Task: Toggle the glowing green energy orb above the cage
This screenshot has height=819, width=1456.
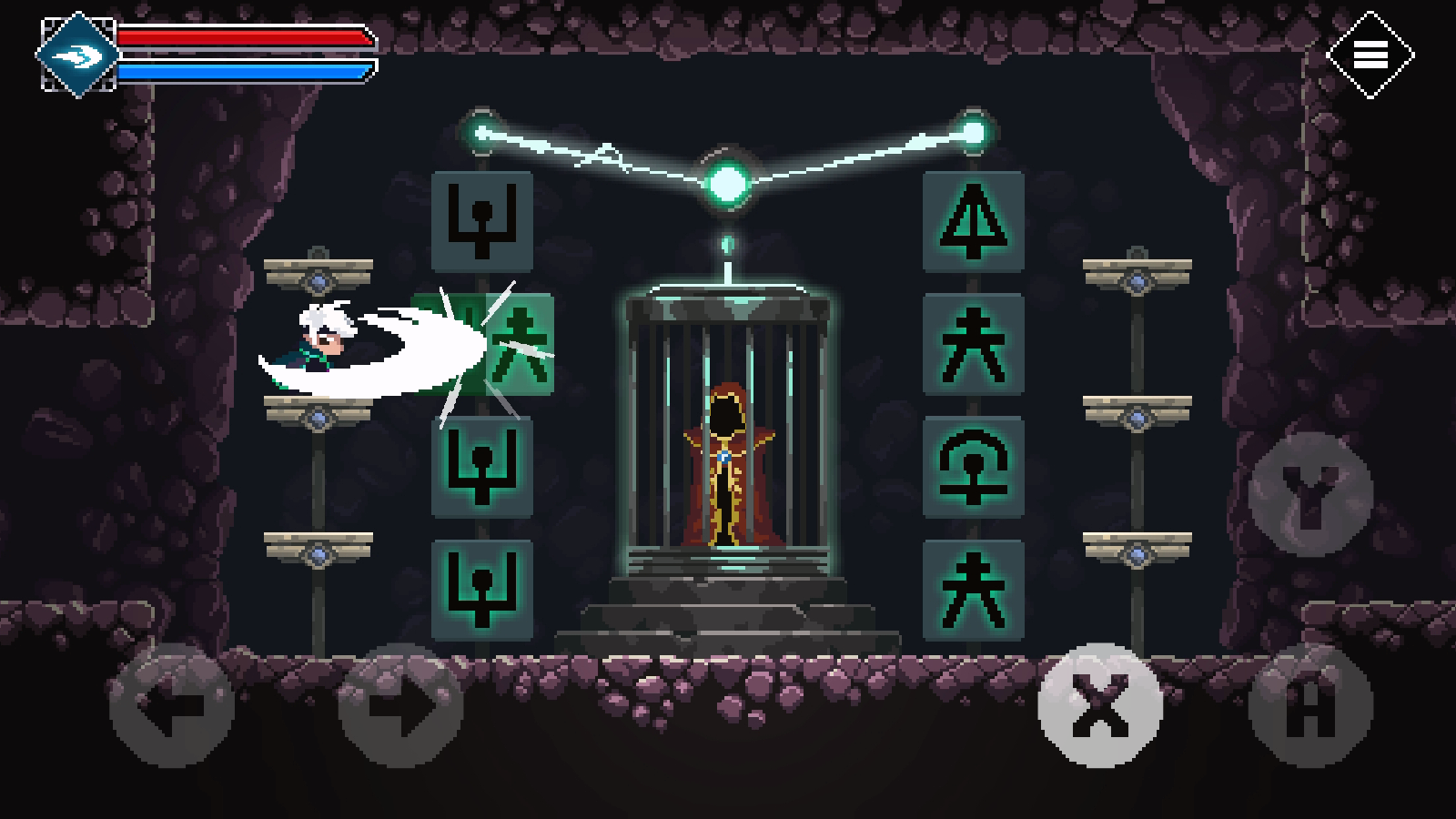Action: coord(727,182)
